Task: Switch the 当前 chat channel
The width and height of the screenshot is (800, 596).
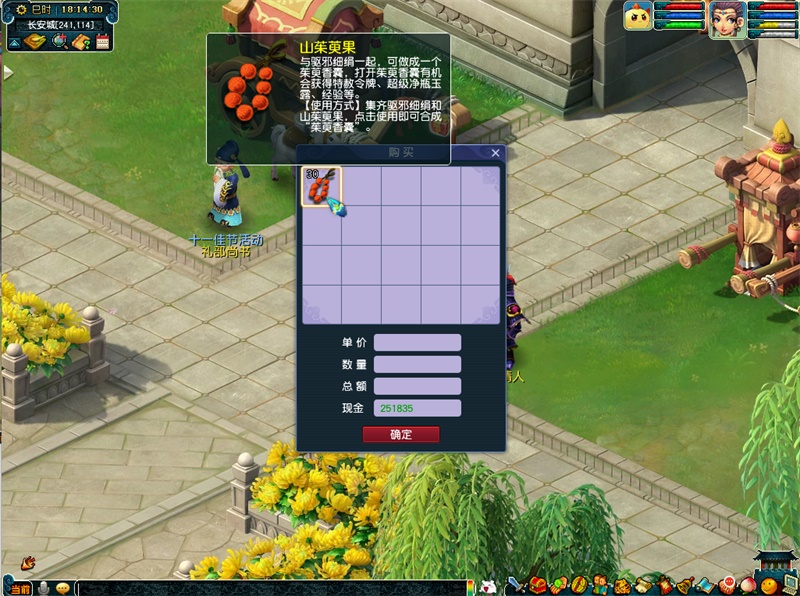Action: click(x=20, y=588)
